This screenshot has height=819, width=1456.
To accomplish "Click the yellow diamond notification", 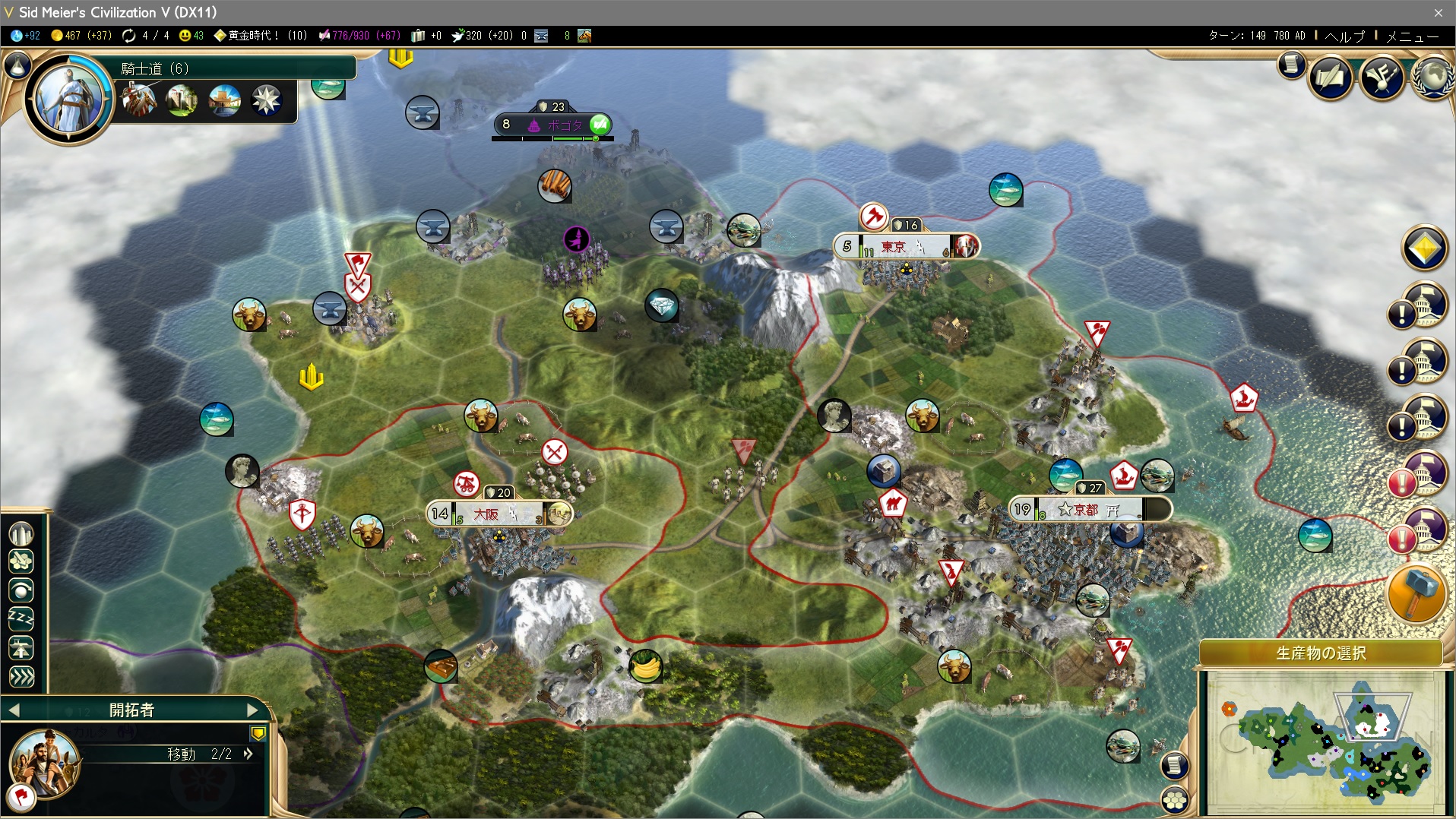I will tap(1424, 248).
